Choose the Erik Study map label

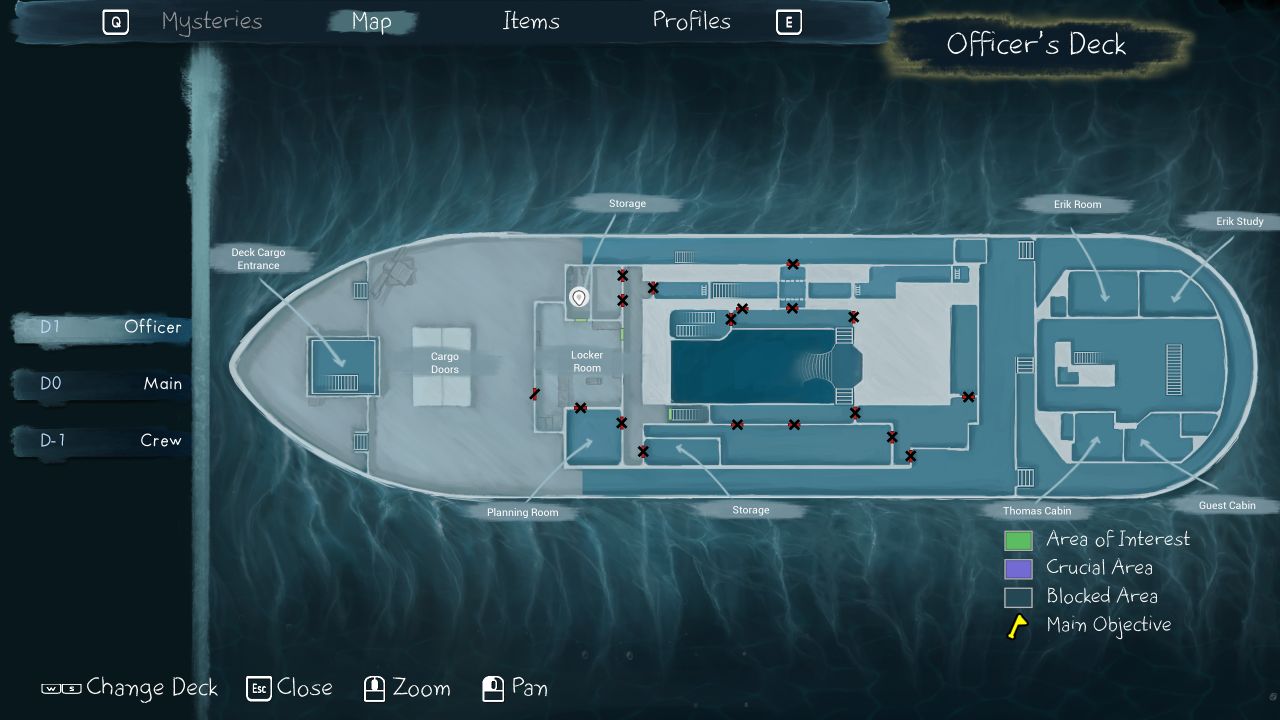click(1239, 222)
